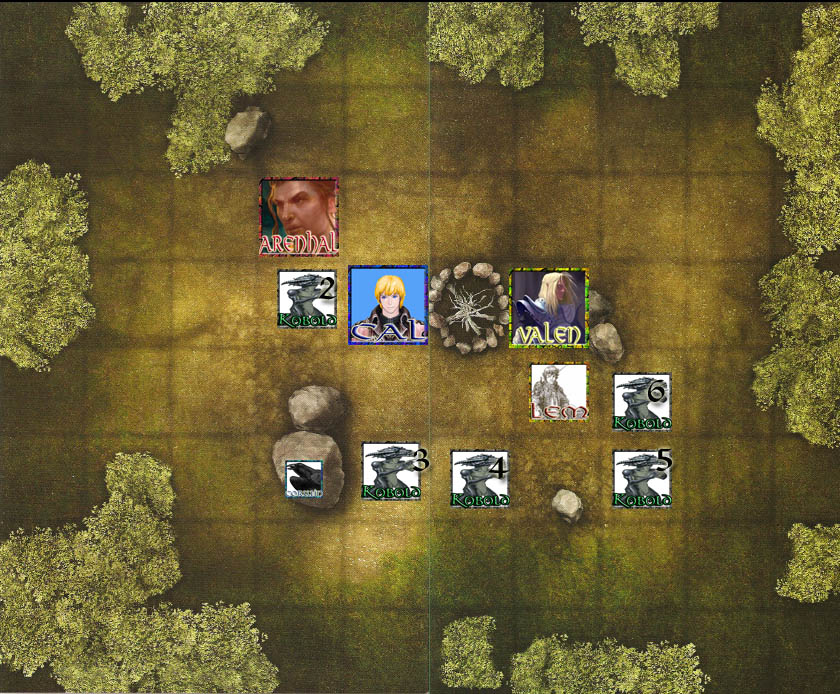Choose the Kobold 5 token
The image size is (840, 694).
coord(641,479)
